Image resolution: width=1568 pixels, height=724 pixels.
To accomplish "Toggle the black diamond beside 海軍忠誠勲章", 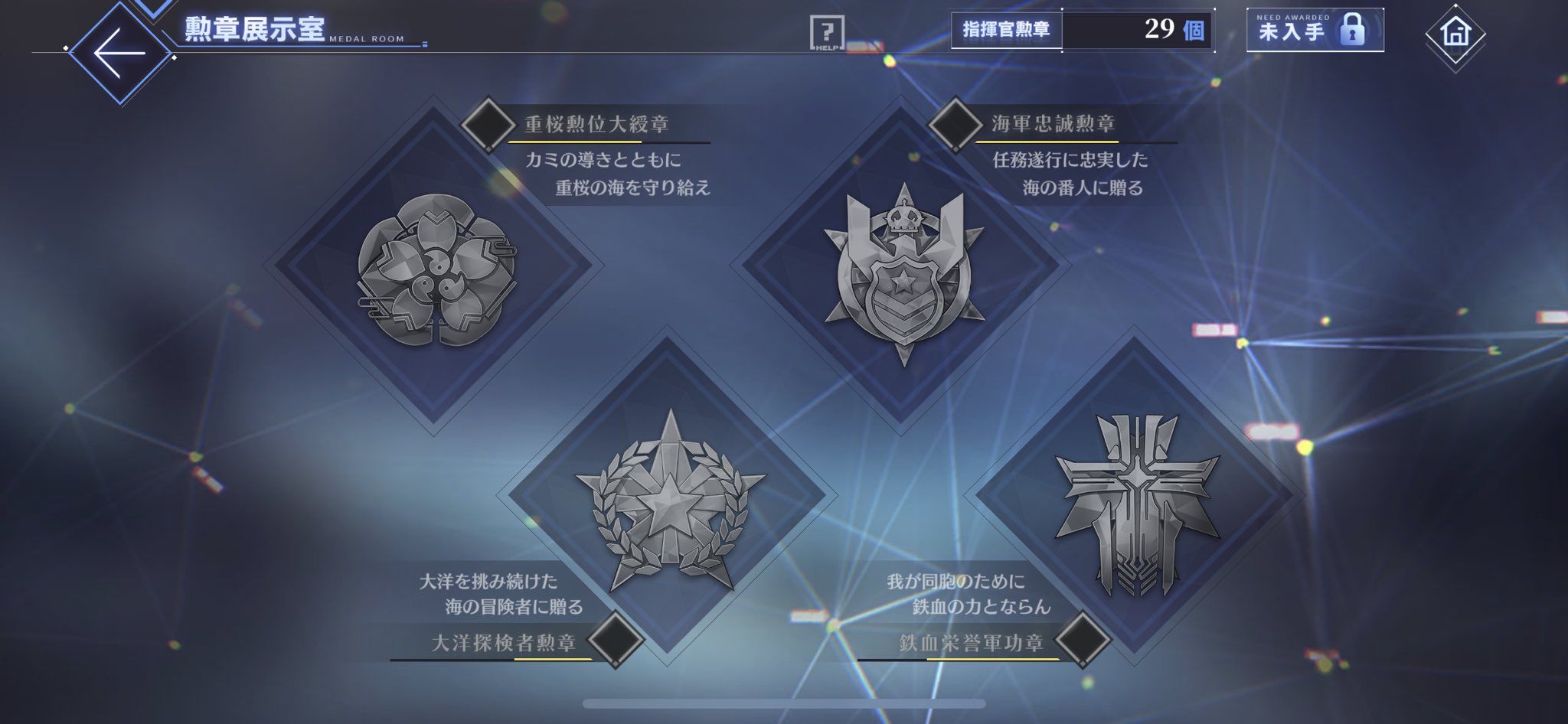I will (955, 126).
